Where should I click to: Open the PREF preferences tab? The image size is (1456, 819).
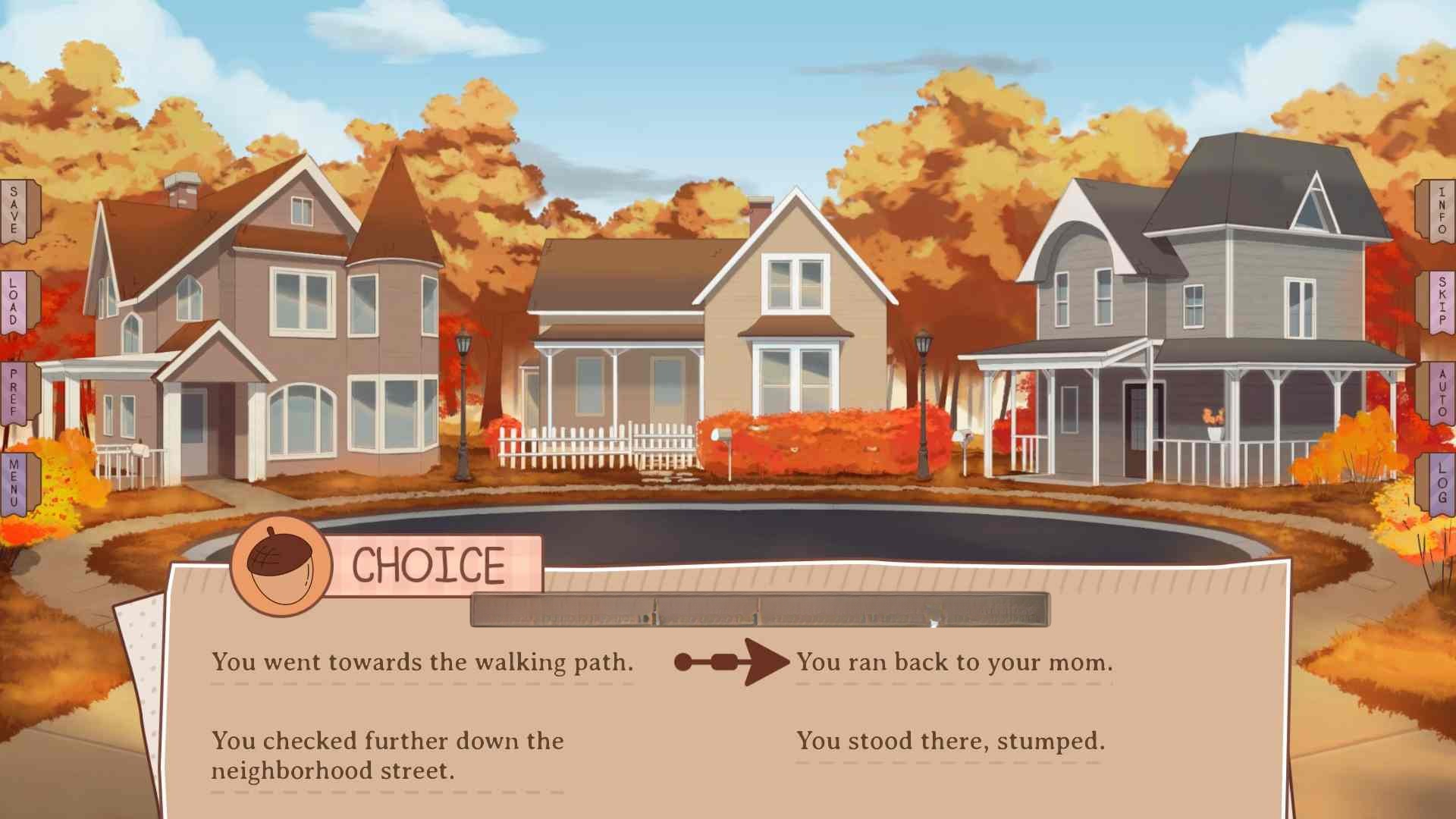[x=15, y=393]
